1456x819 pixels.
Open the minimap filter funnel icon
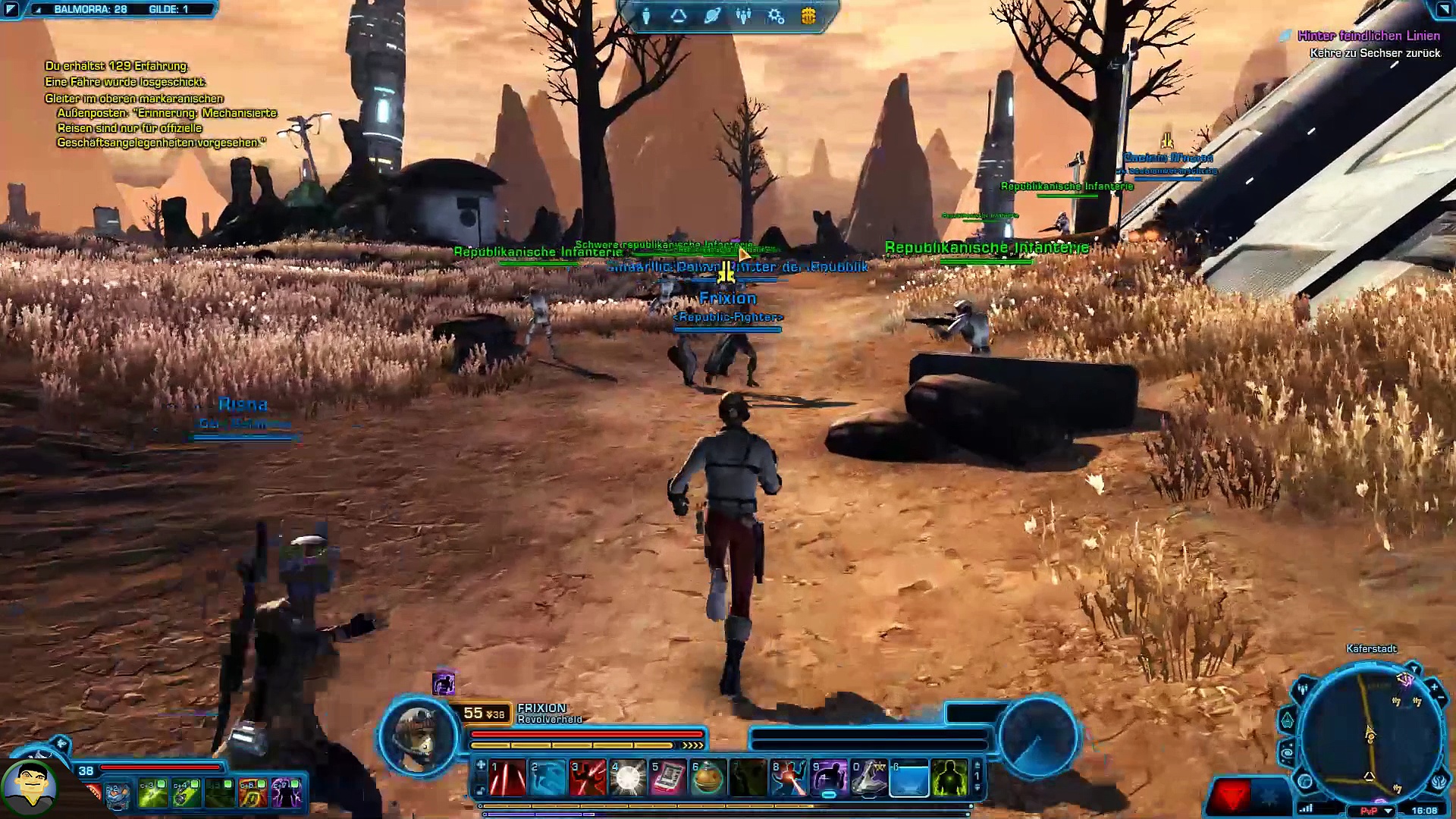pyautogui.click(x=1414, y=670)
